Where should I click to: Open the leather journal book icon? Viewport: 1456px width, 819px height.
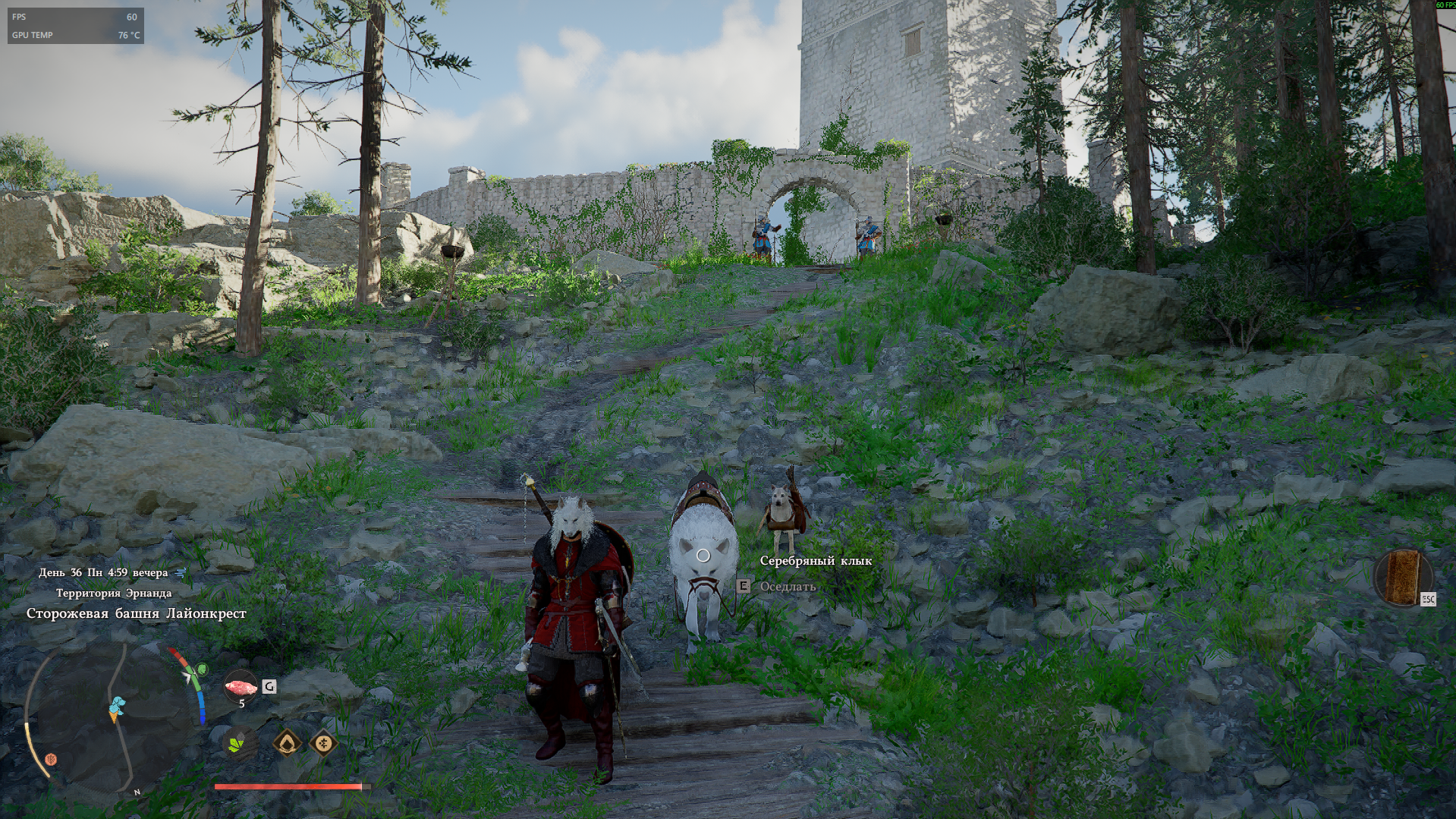pos(1402,576)
